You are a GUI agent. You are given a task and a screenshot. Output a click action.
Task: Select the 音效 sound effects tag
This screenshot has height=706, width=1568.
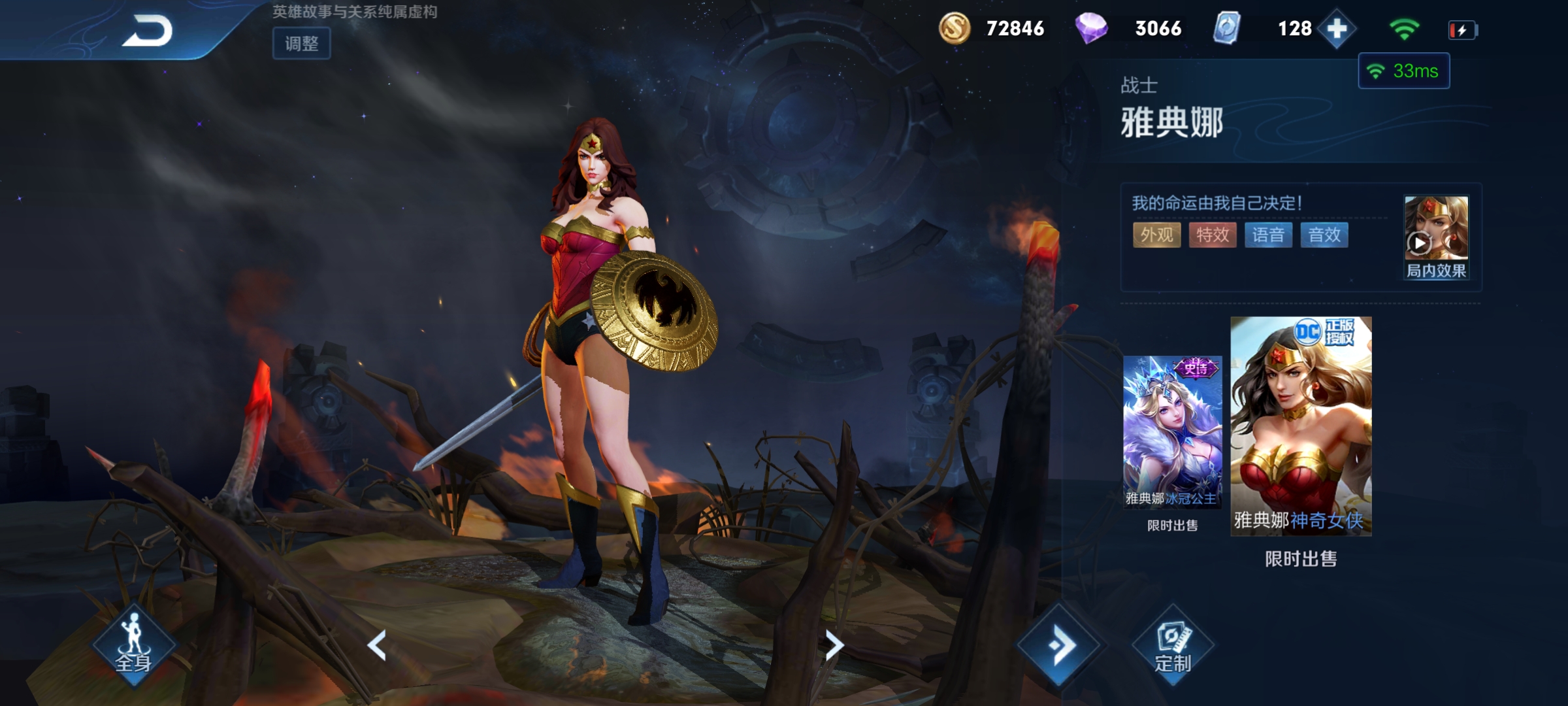(x=1324, y=235)
